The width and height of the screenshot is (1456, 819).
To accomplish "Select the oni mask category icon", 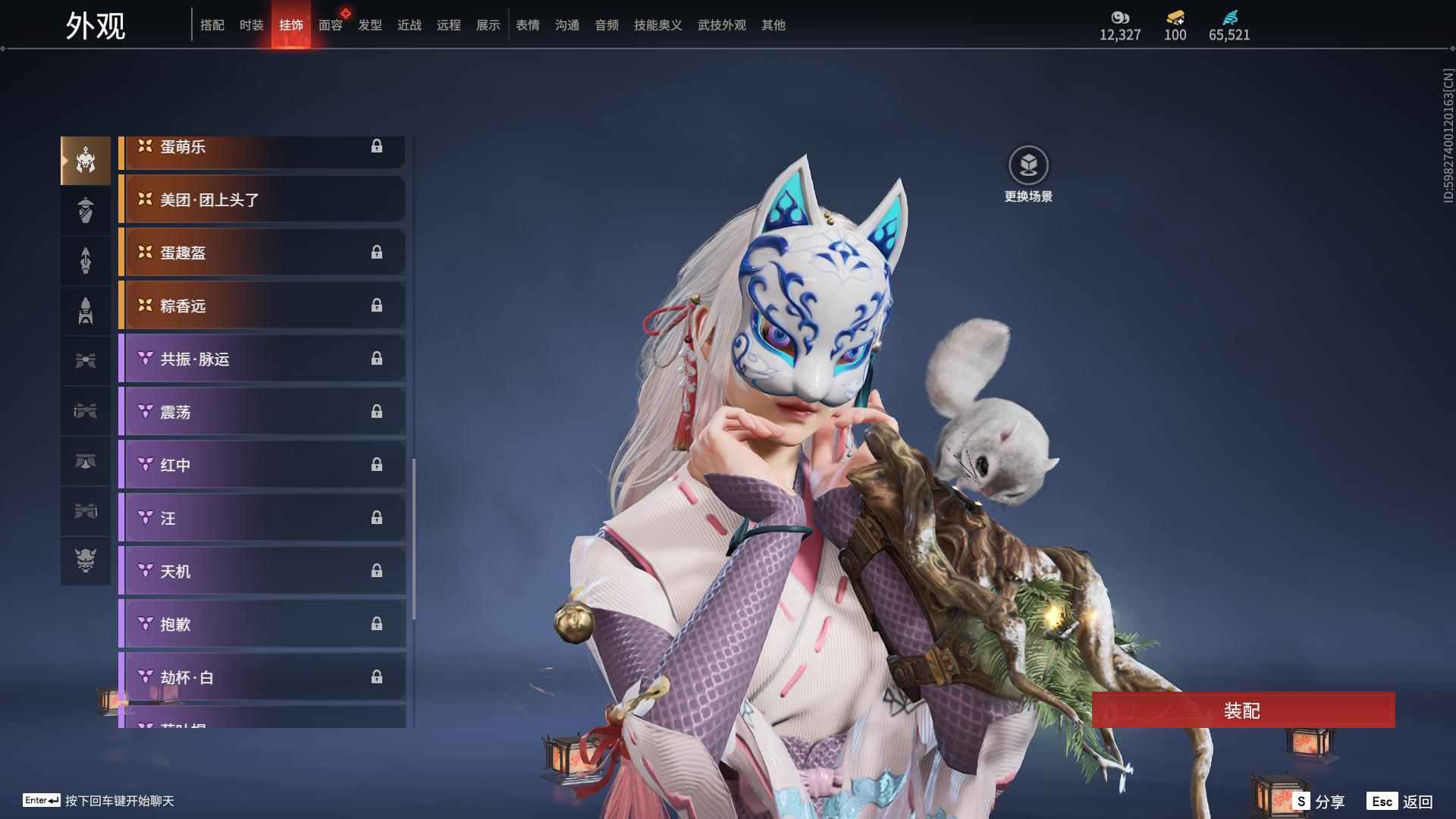I will point(86,560).
